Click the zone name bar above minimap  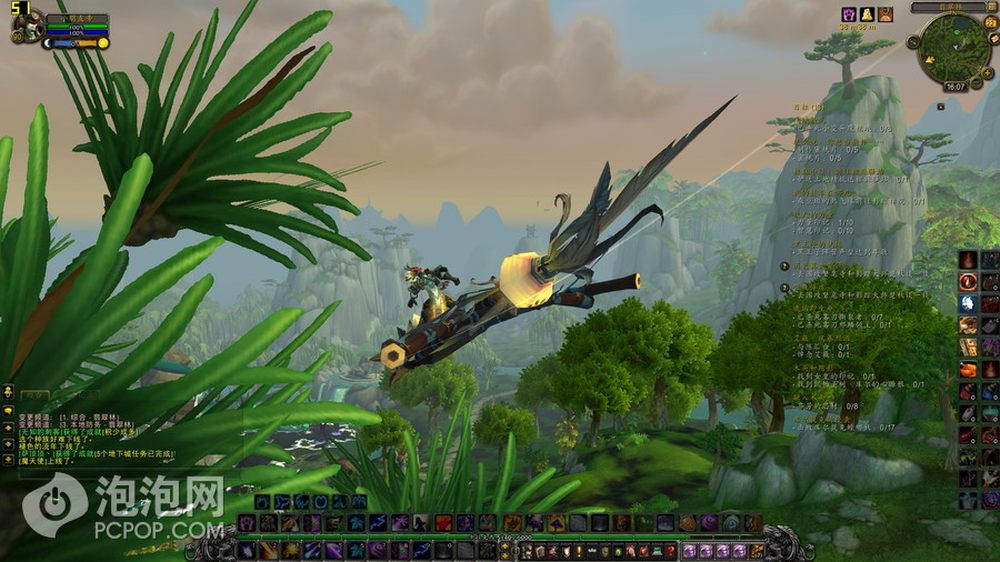click(947, 7)
